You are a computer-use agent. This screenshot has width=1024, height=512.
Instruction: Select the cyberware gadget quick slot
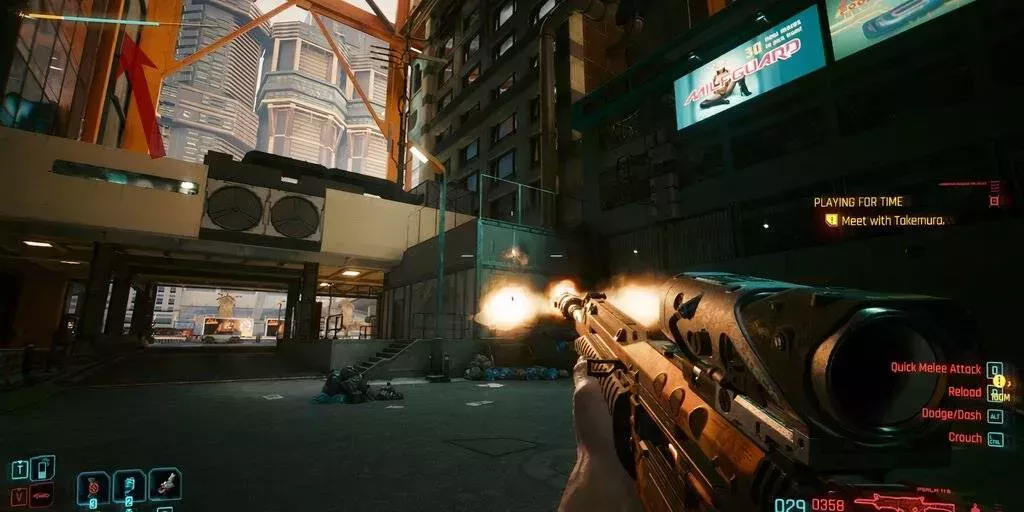coord(165,484)
